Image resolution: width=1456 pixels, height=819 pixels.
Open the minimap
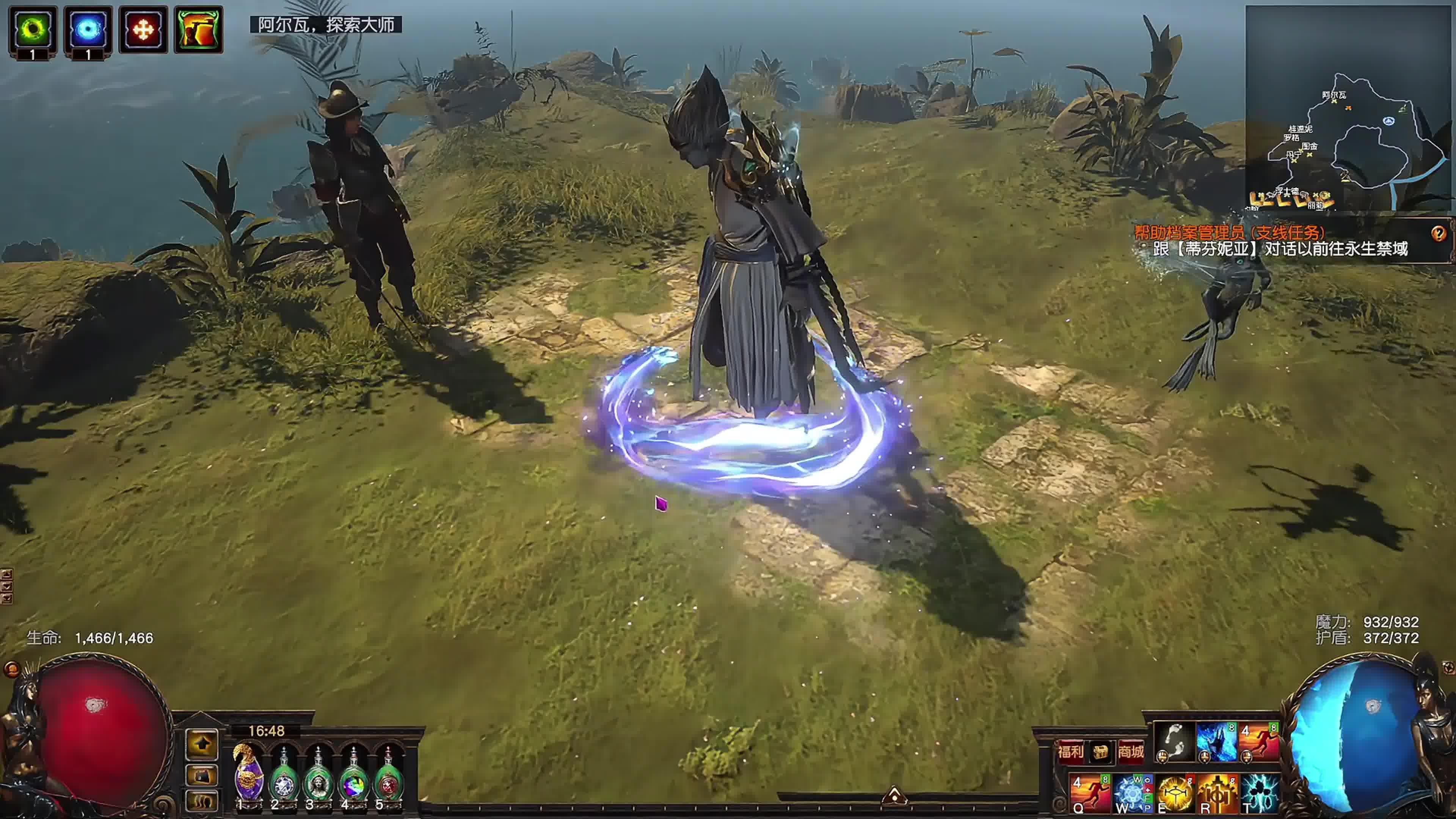click(x=1348, y=107)
